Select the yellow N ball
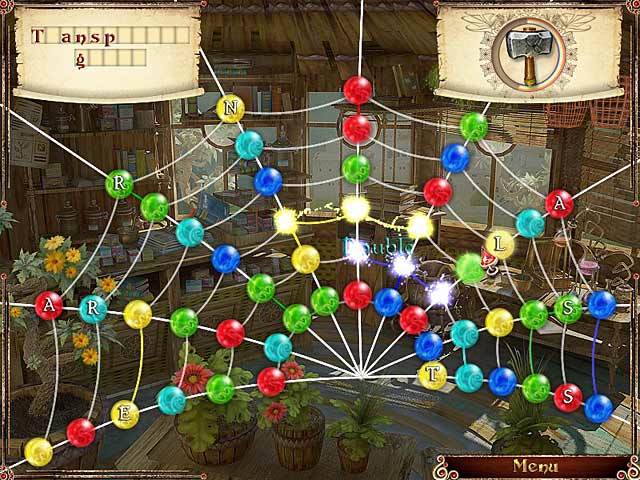Viewport: 640px width, 480px height. coord(231,108)
